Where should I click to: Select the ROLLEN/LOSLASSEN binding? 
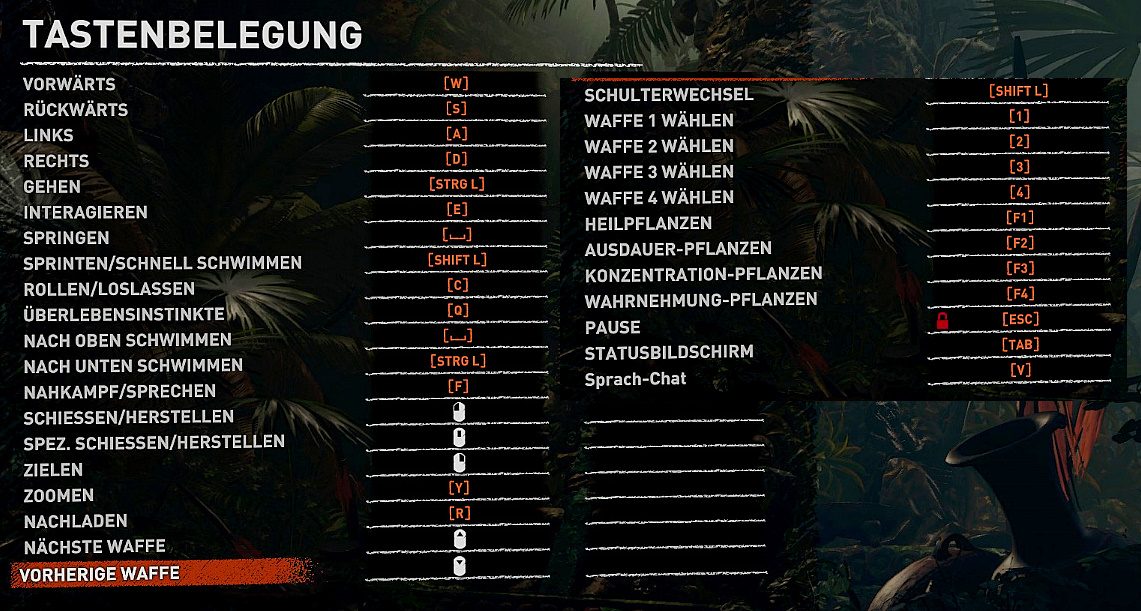(x=456, y=286)
